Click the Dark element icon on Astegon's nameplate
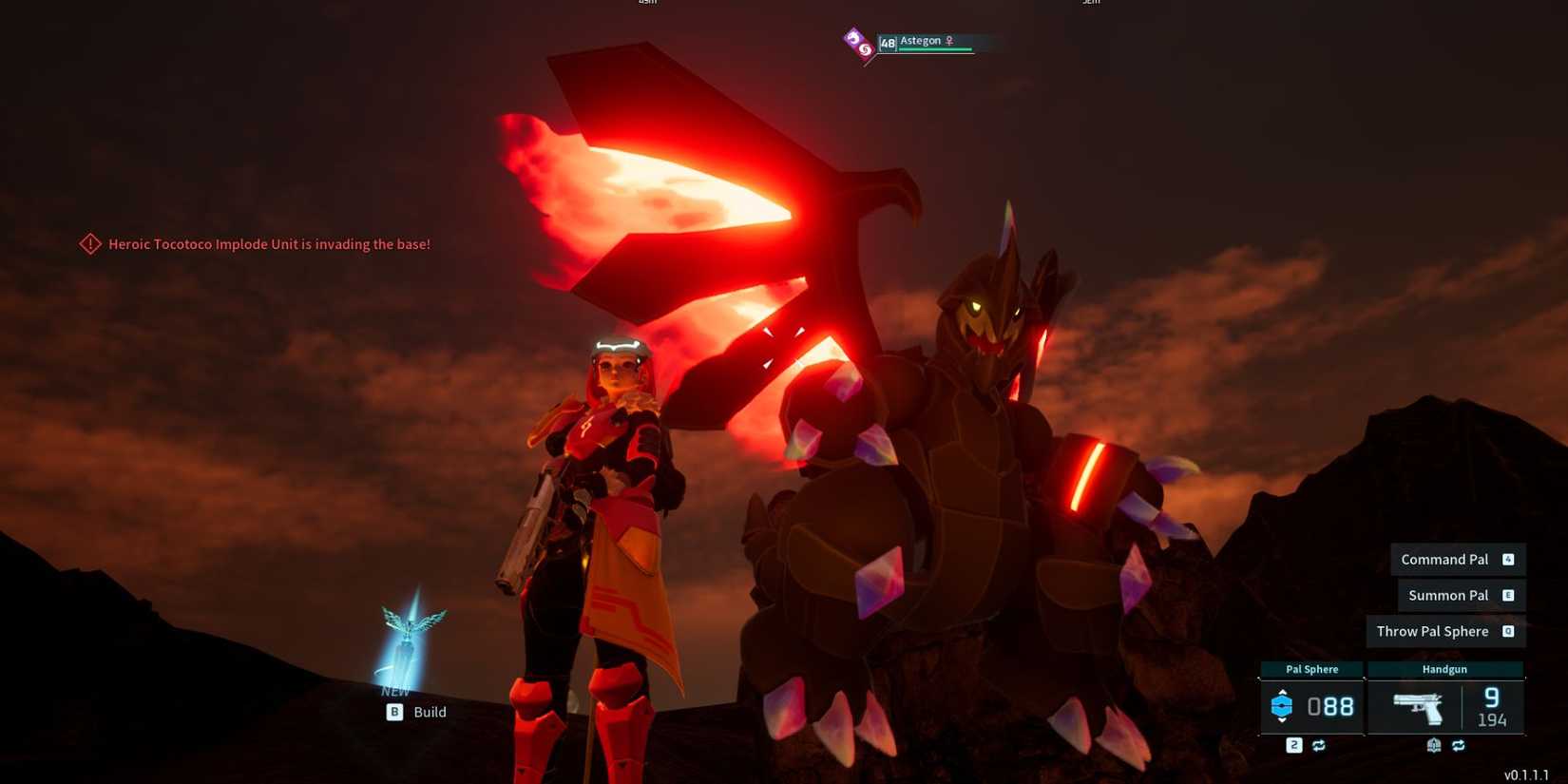 tap(853, 39)
